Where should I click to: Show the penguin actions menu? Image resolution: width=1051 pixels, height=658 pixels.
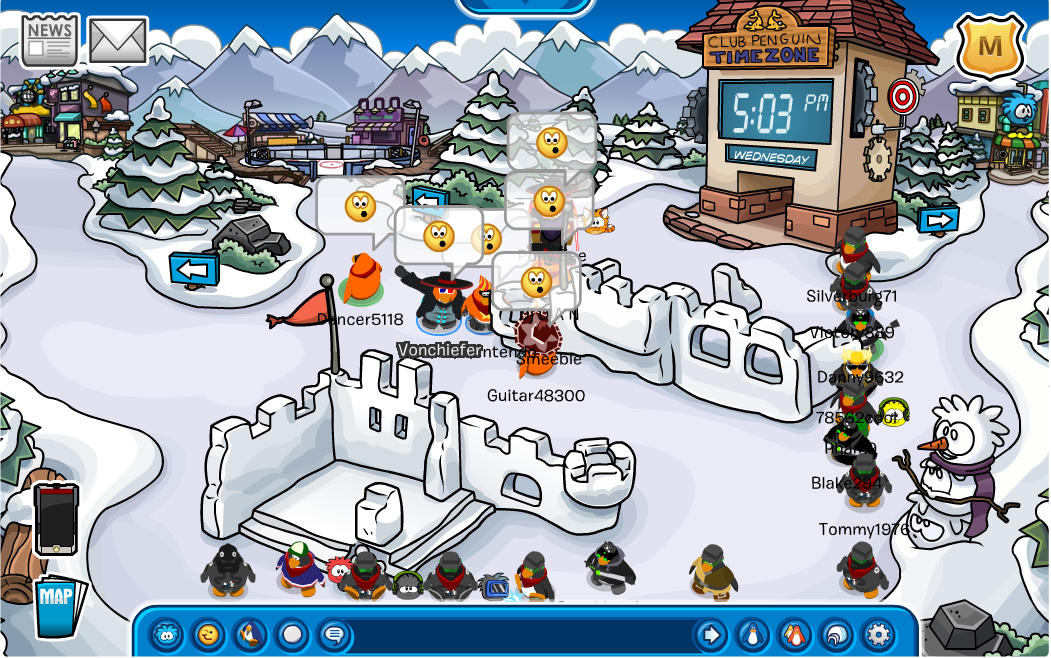[250, 634]
